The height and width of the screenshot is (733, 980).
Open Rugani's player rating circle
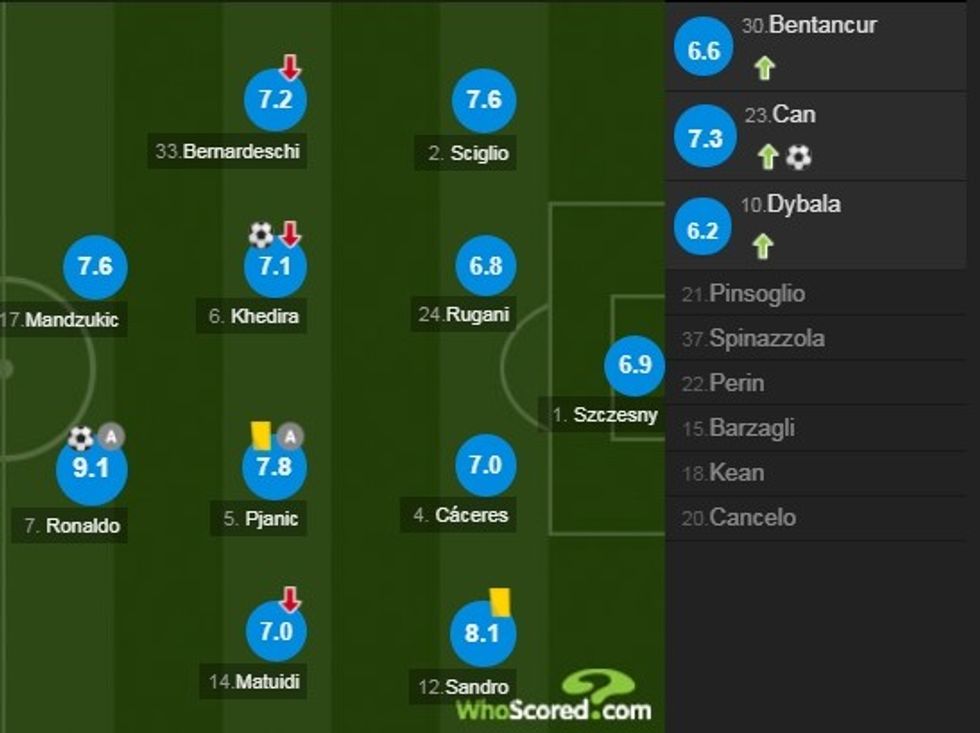click(x=486, y=267)
